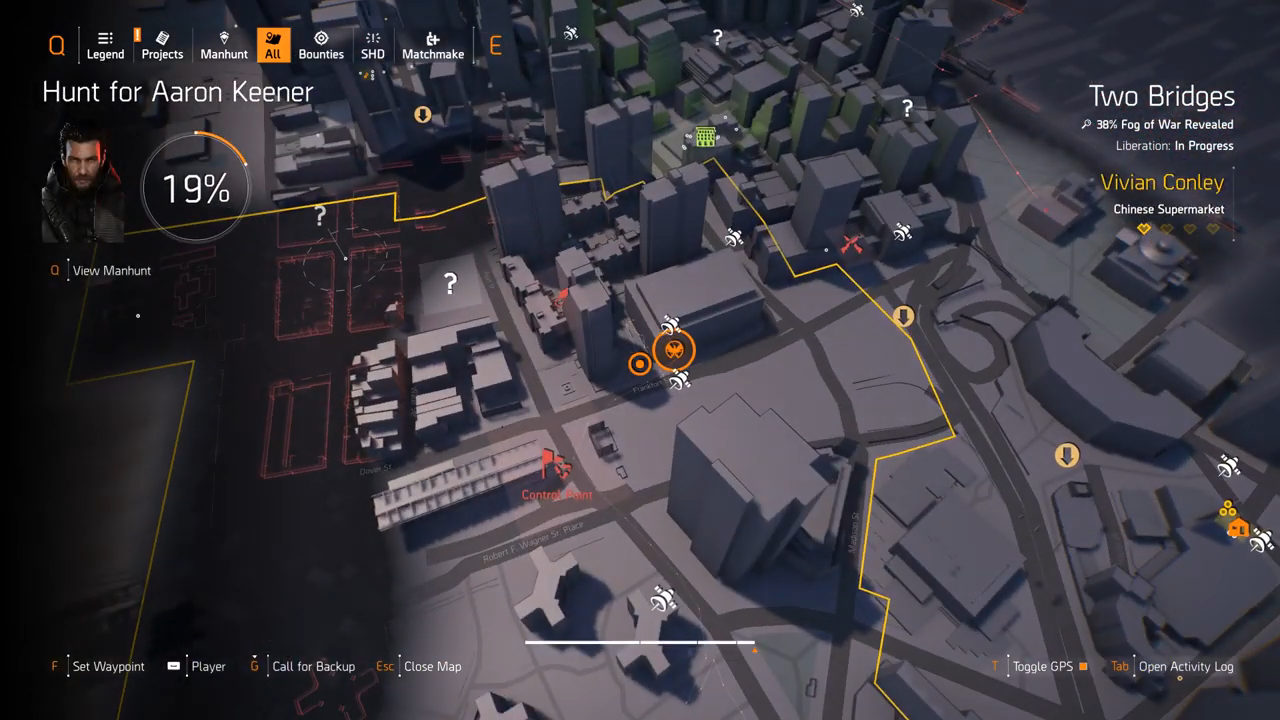Click the red crossed-swords activity marker
This screenshot has width=1280, height=720.
point(852,244)
